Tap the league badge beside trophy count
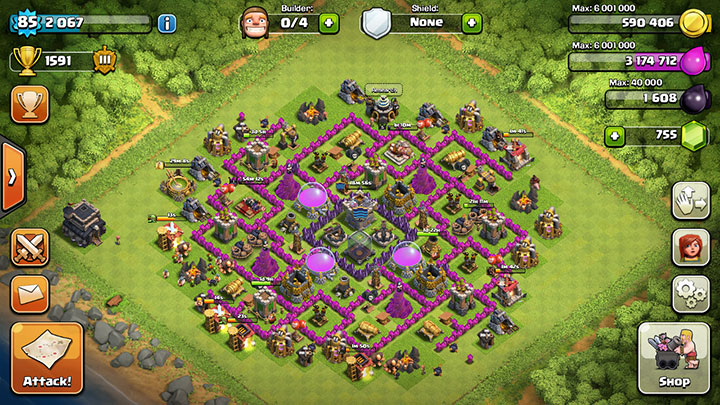This screenshot has height=405, width=720. click(104, 61)
